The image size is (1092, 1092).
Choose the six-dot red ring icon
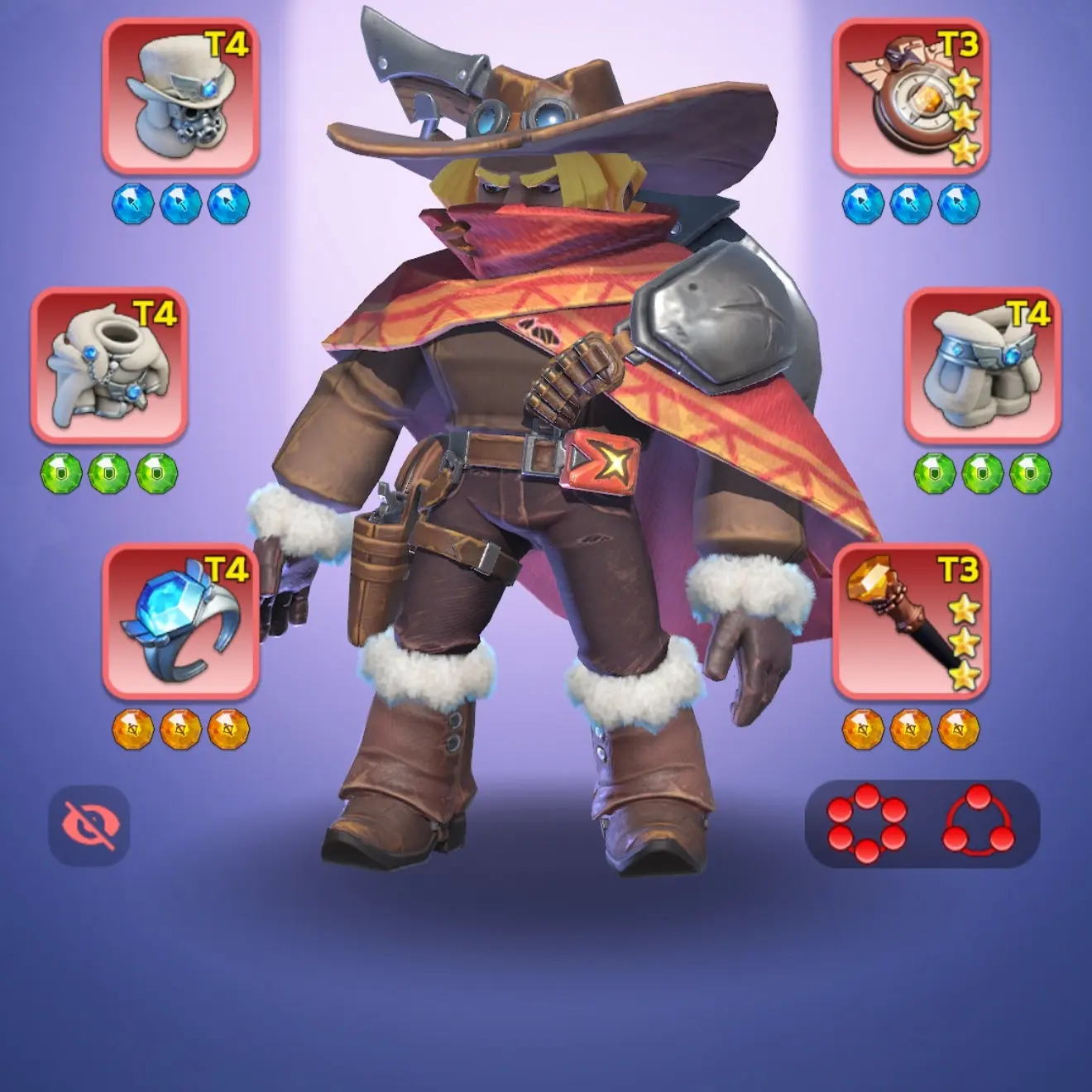pyautogui.click(x=866, y=825)
